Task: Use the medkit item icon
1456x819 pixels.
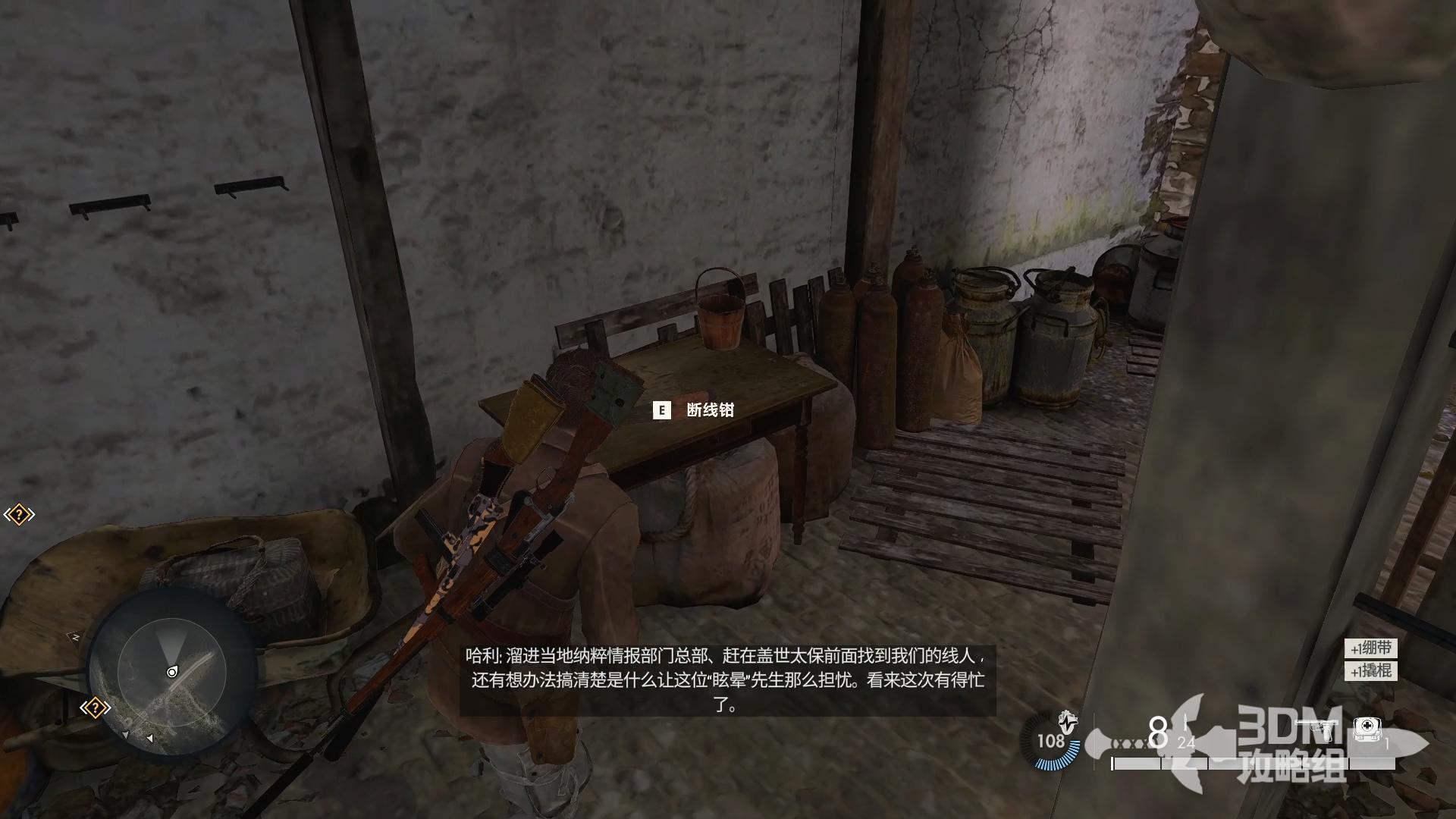Action: pos(1367,729)
